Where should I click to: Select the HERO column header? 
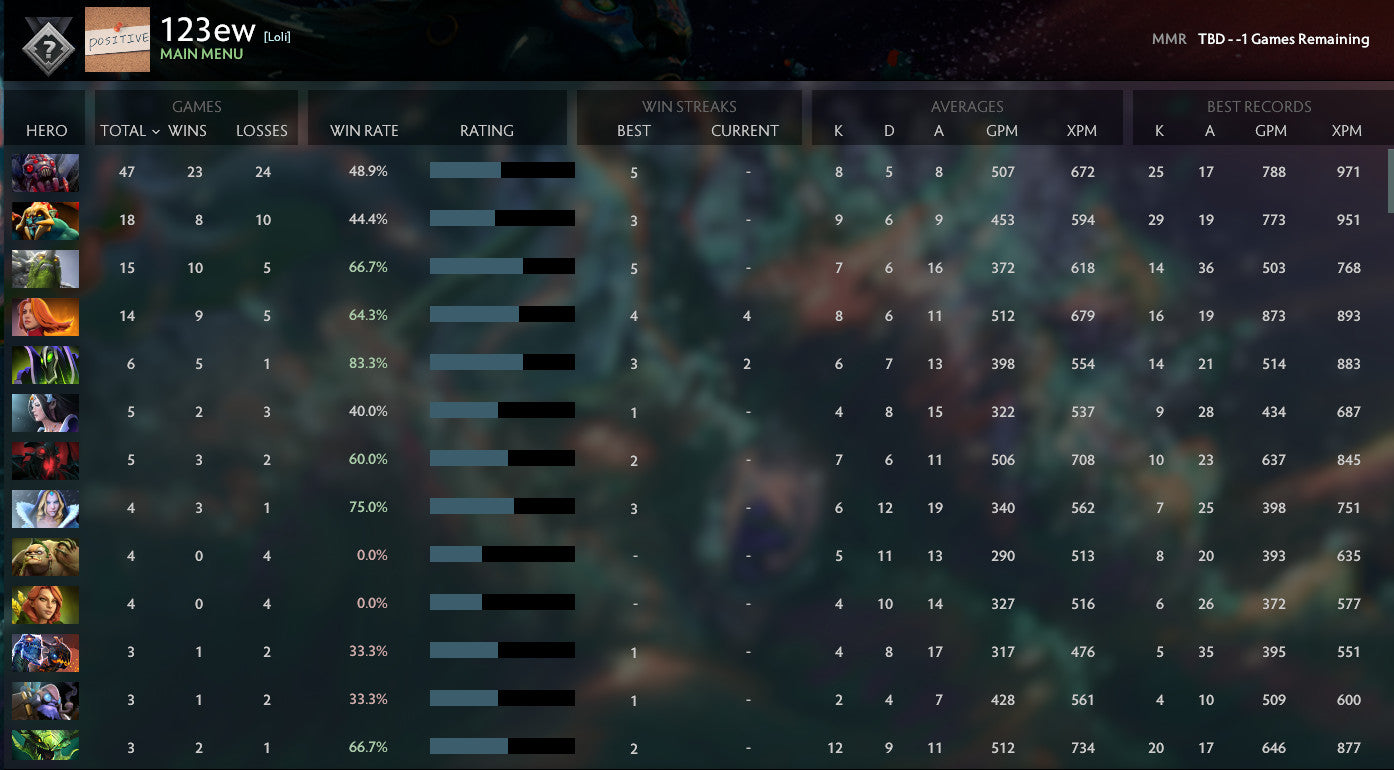coord(46,130)
